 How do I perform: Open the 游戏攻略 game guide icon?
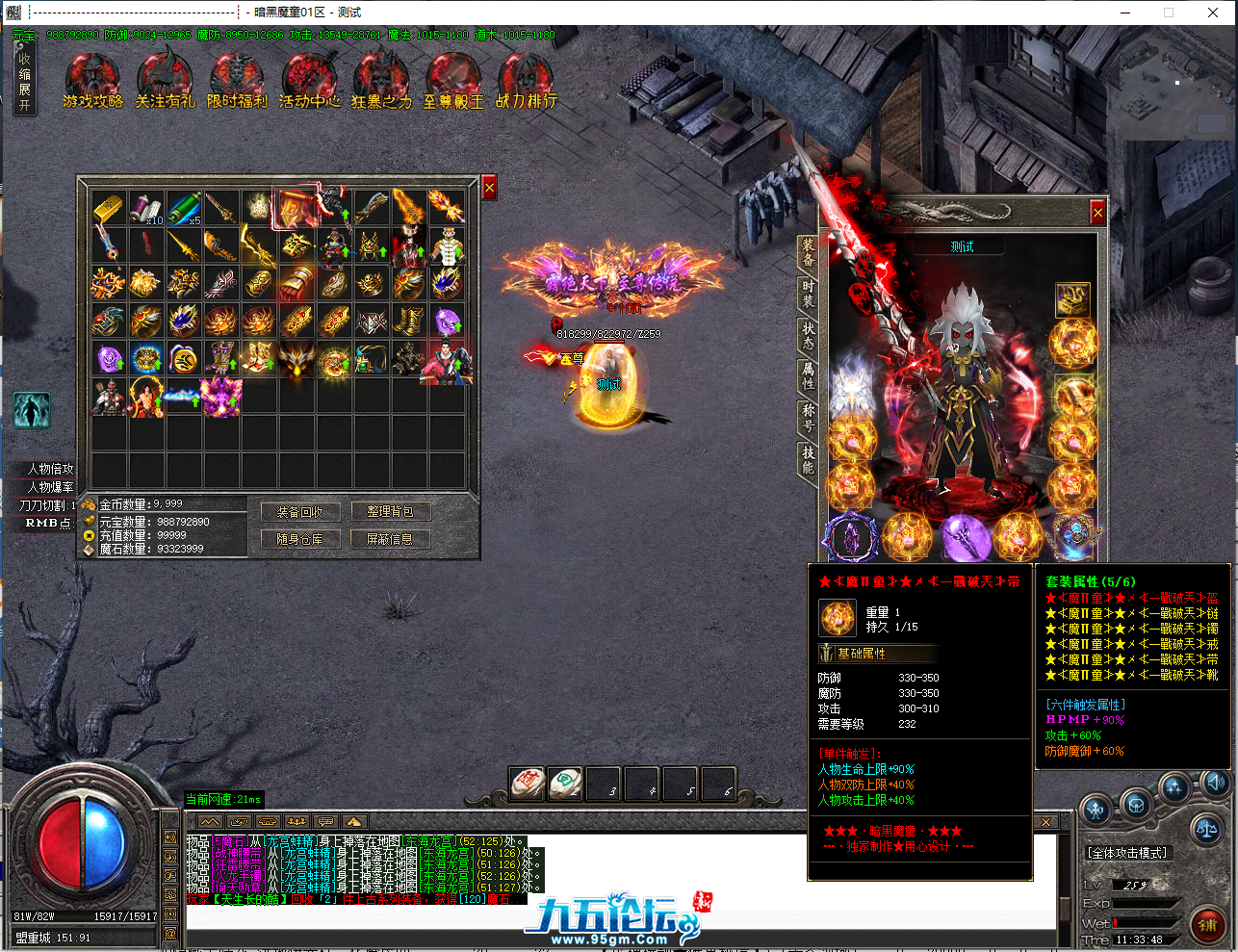(92, 81)
